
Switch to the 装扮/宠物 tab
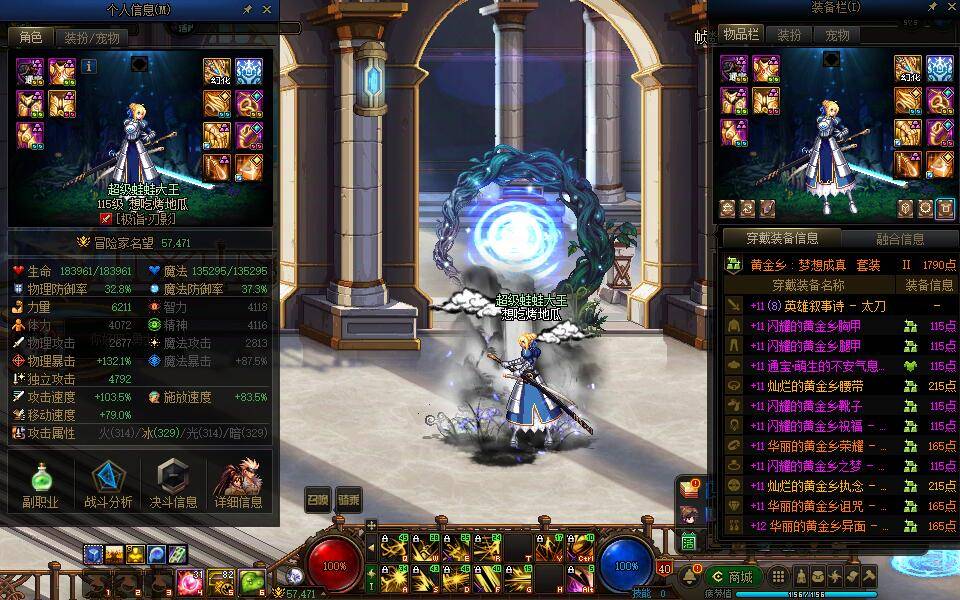point(91,38)
